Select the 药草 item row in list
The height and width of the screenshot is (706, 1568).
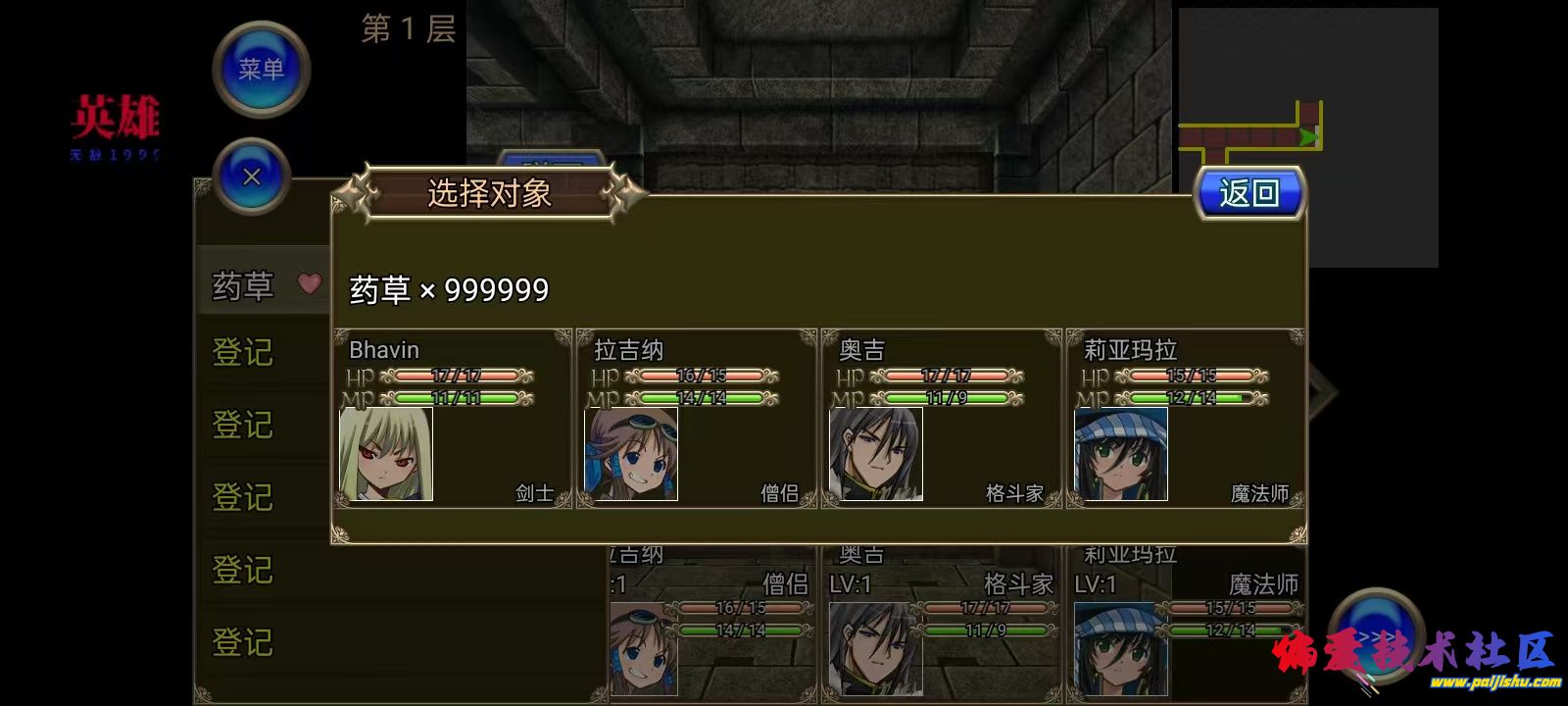(241, 285)
